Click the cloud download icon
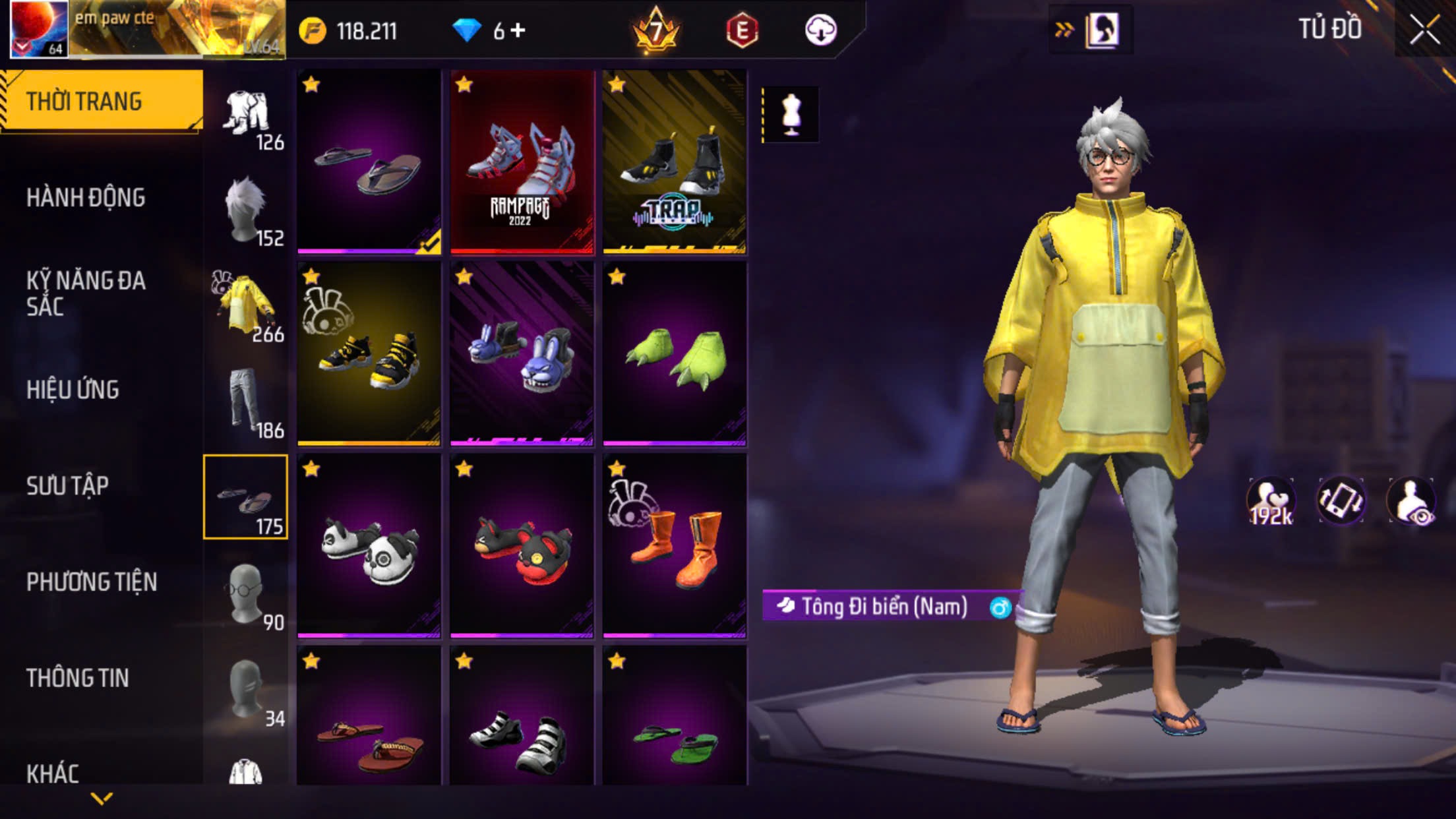1456x819 pixels. 820,30
